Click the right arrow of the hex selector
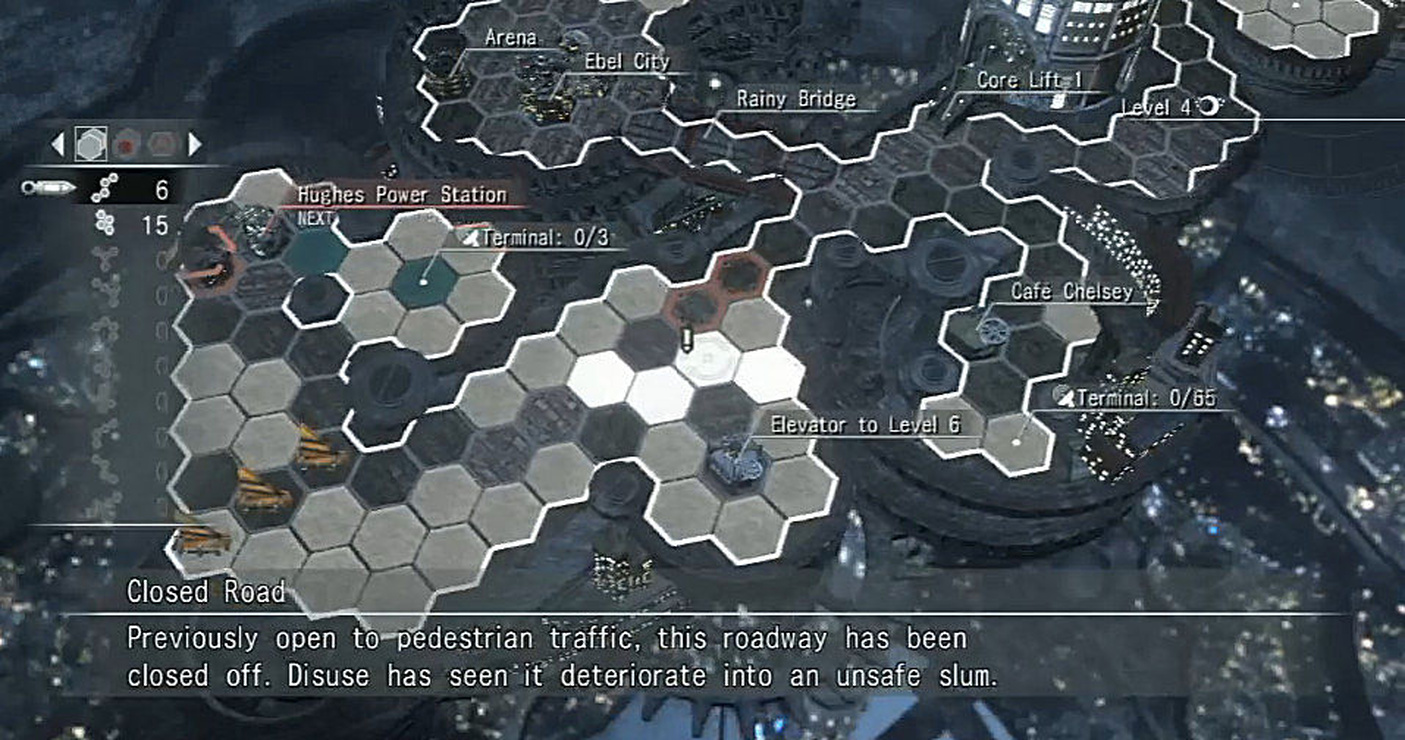Screen dimensions: 1405x740 pyautogui.click(x=191, y=144)
